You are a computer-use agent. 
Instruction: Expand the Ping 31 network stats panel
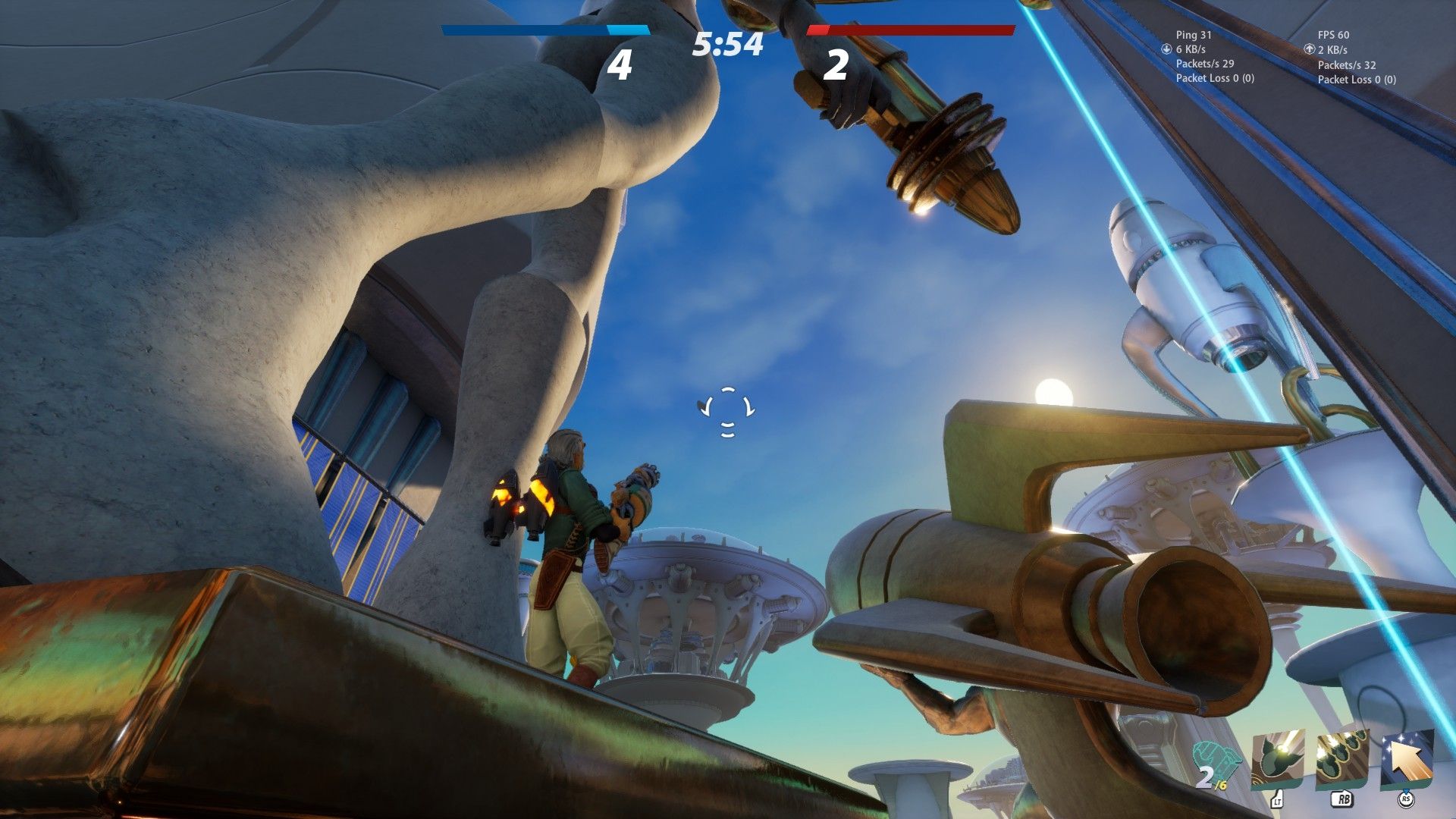coord(1194,35)
